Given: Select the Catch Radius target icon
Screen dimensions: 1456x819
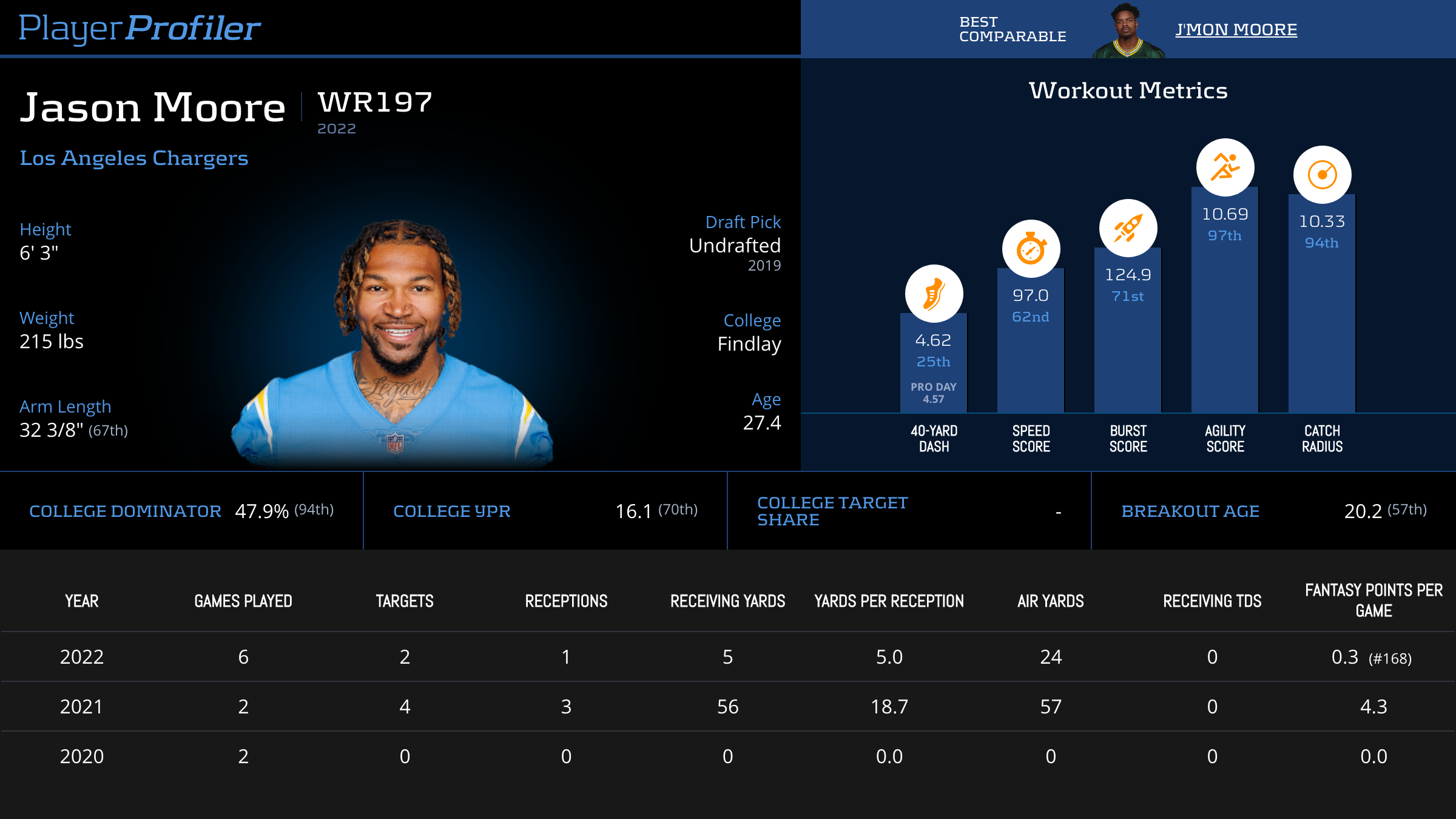Looking at the screenshot, I should point(1322,175).
